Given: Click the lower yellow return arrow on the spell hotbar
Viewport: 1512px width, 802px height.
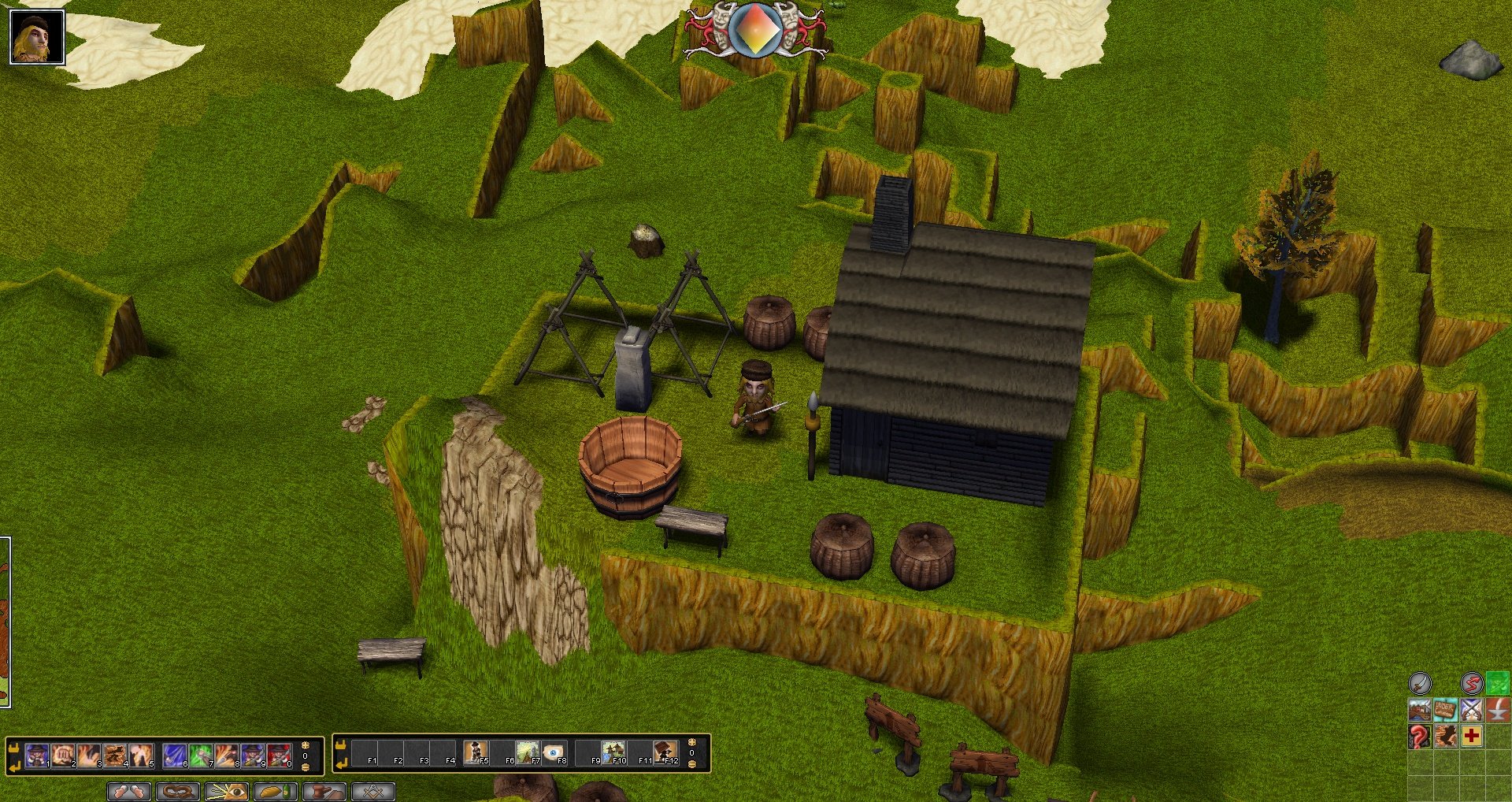Looking at the screenshot, I should pyautogui.click(x=13, y=766).
